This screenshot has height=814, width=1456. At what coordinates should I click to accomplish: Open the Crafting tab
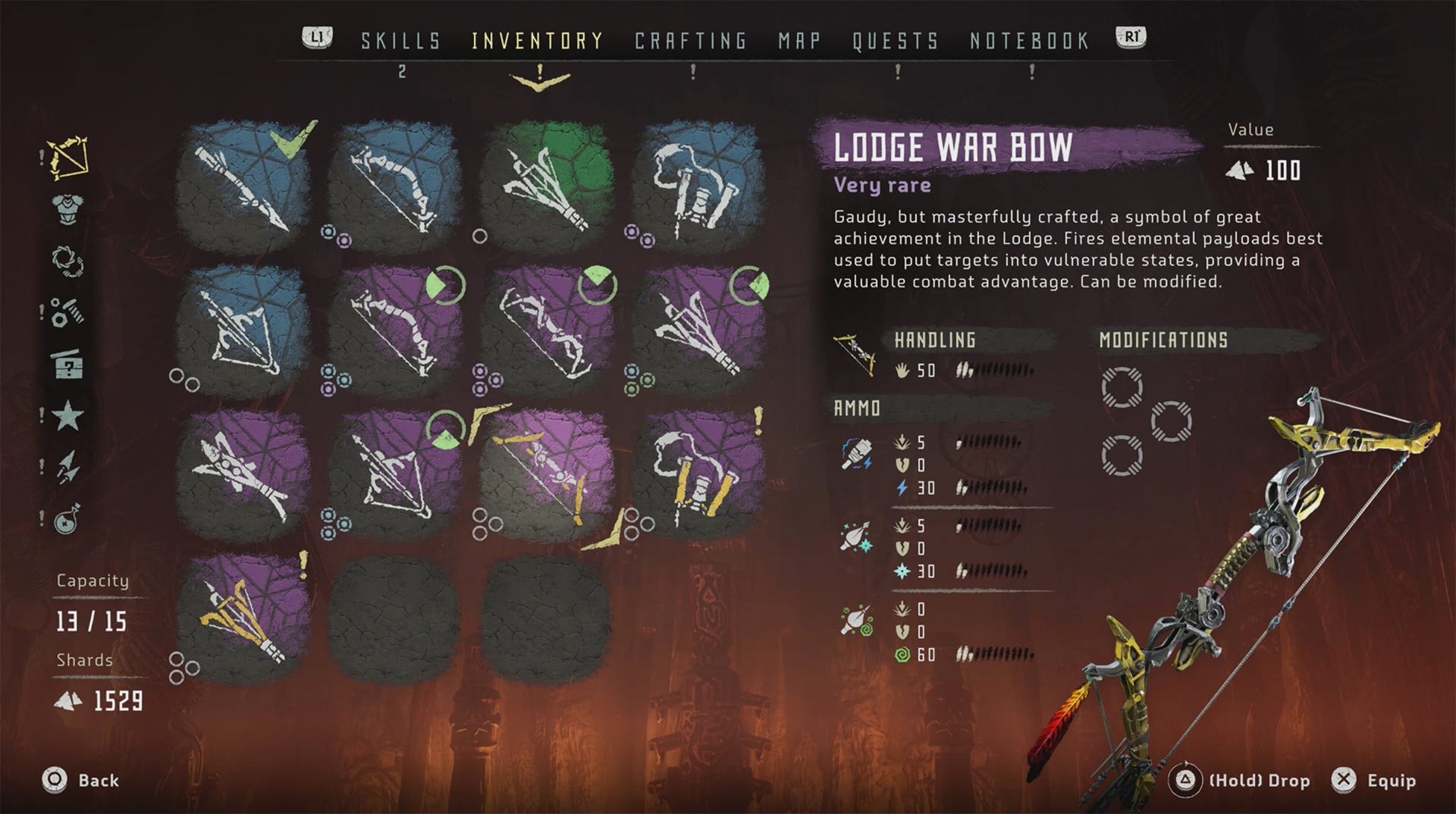[x=691, y=41]
